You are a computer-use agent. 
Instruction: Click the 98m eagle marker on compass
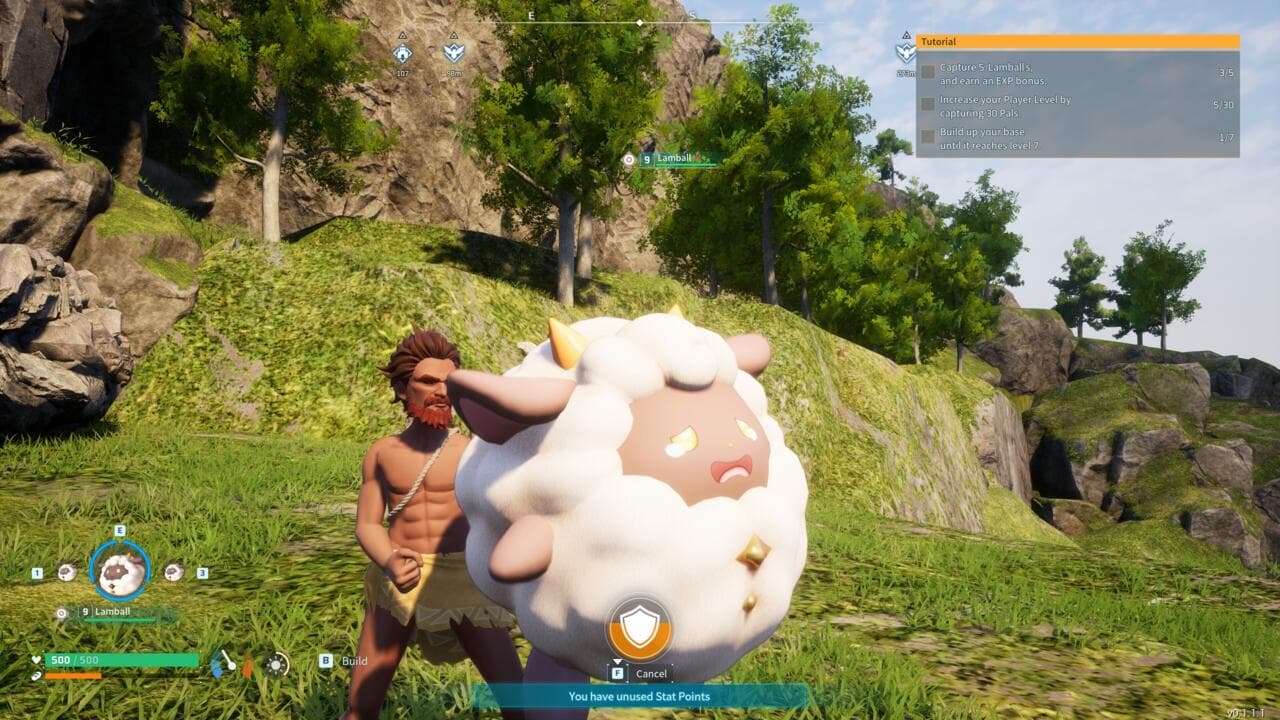pos(453,51)
